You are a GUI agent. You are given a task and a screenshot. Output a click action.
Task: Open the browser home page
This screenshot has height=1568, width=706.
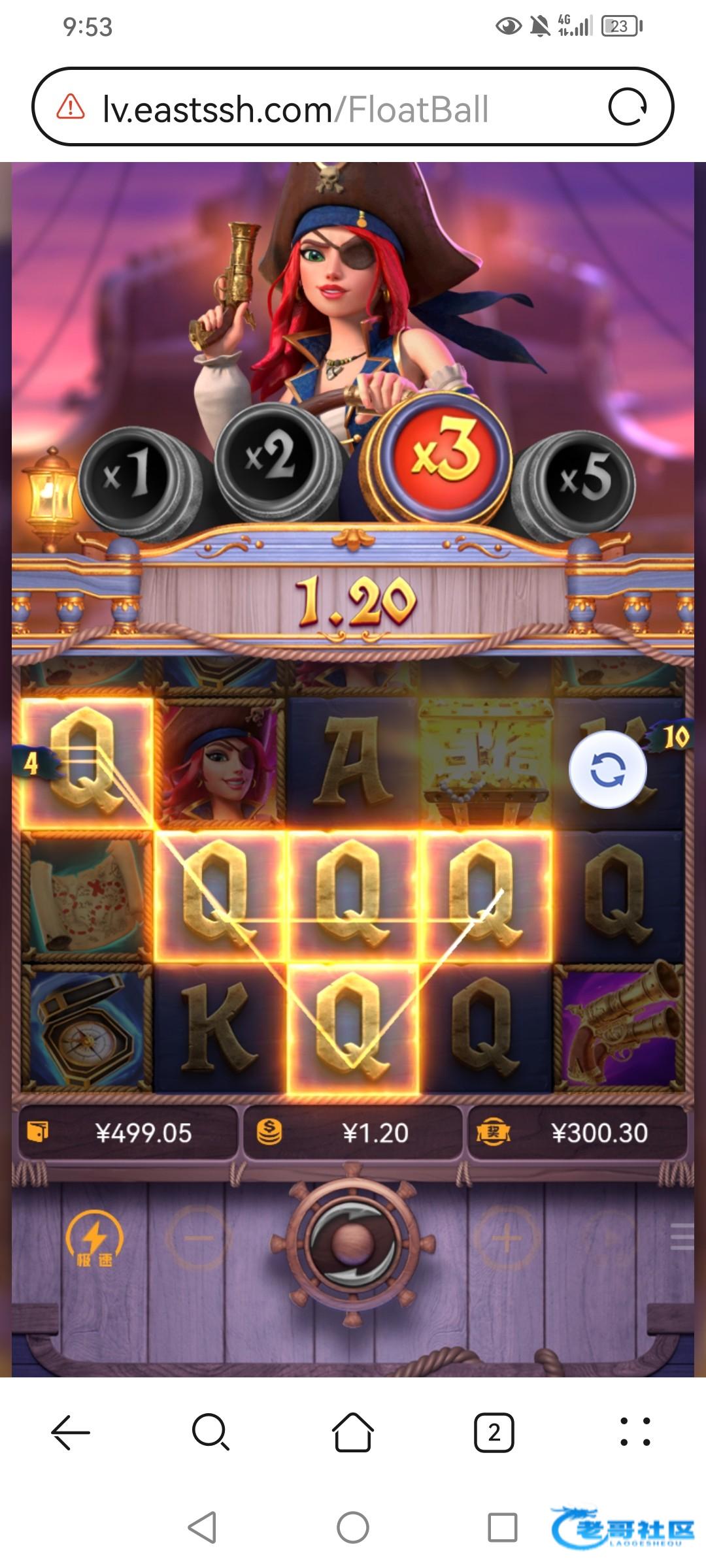(x=353, y=1432)
